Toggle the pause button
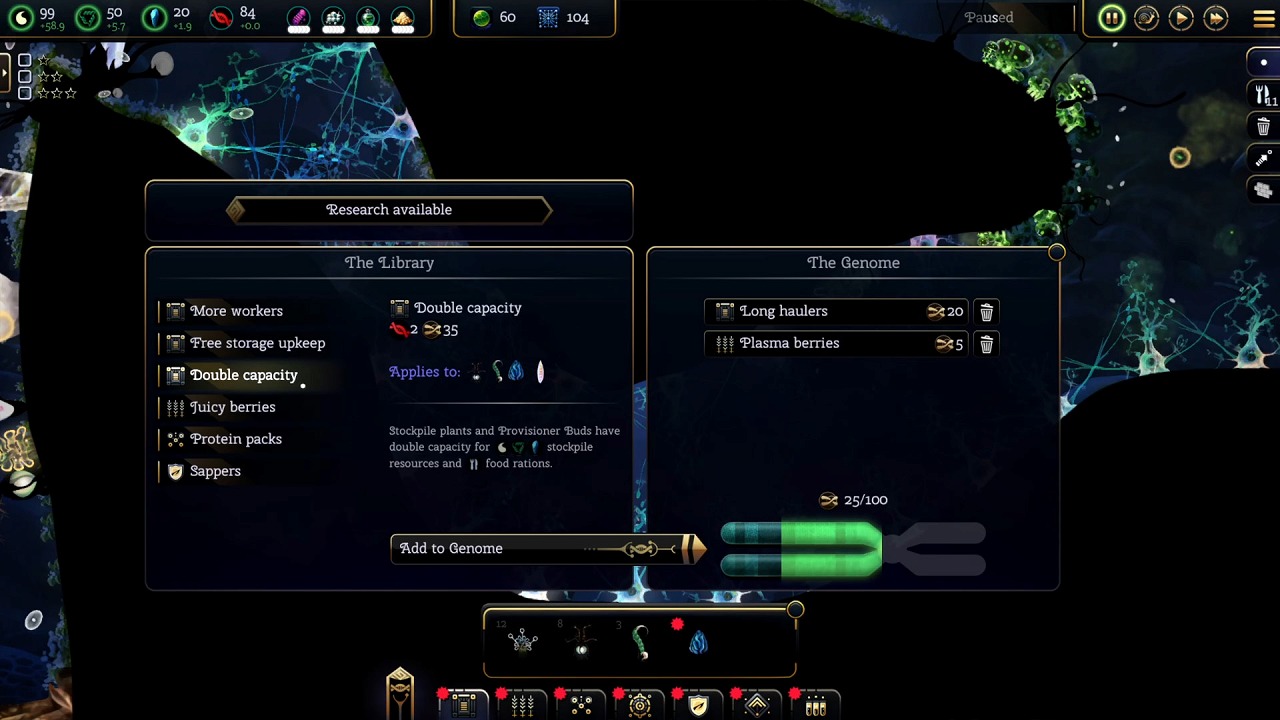Image resolution: width=1280 pixels, height=720 pixels. click(x=1111, y=18)
